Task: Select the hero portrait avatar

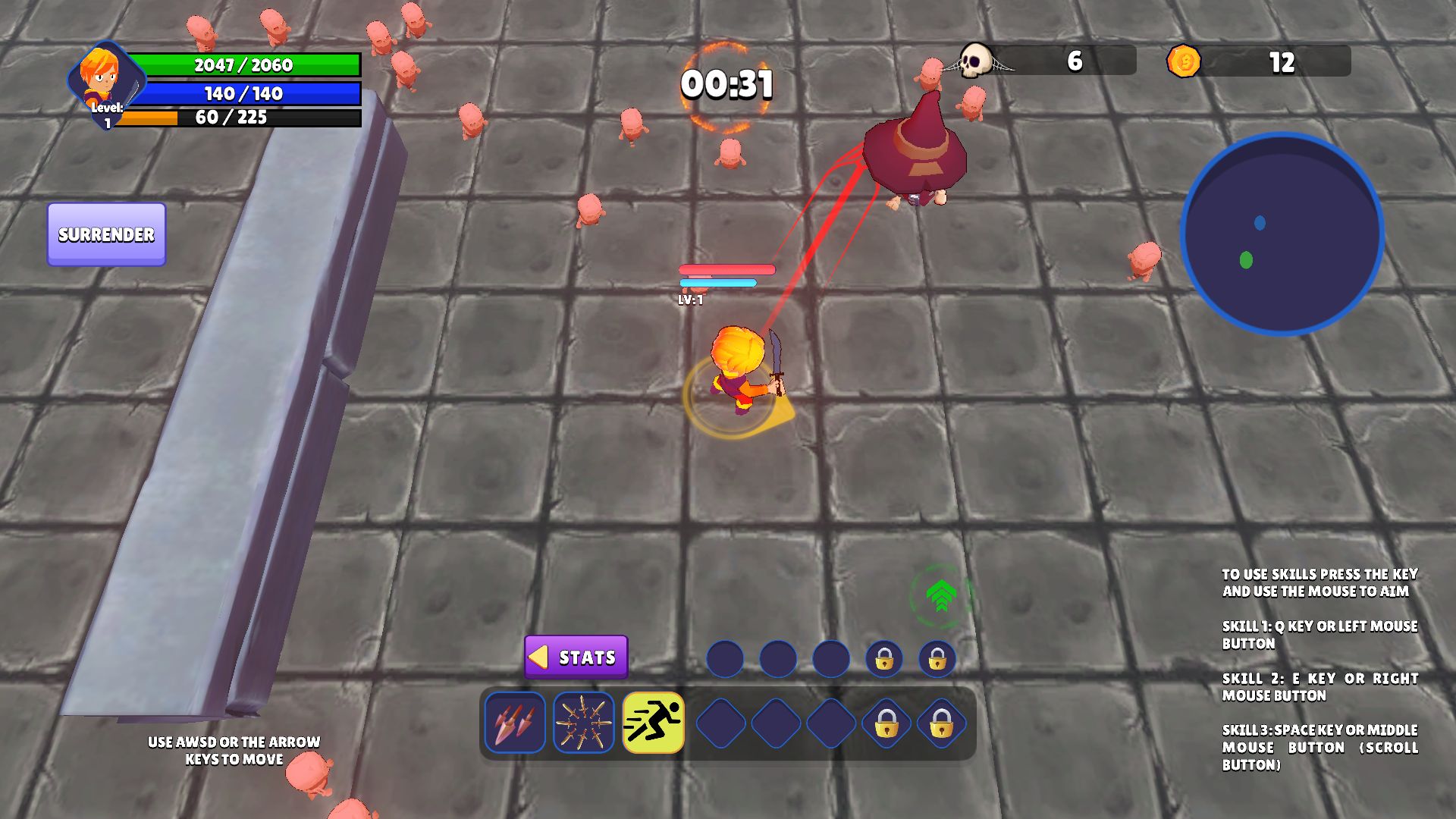Action: 104,78
